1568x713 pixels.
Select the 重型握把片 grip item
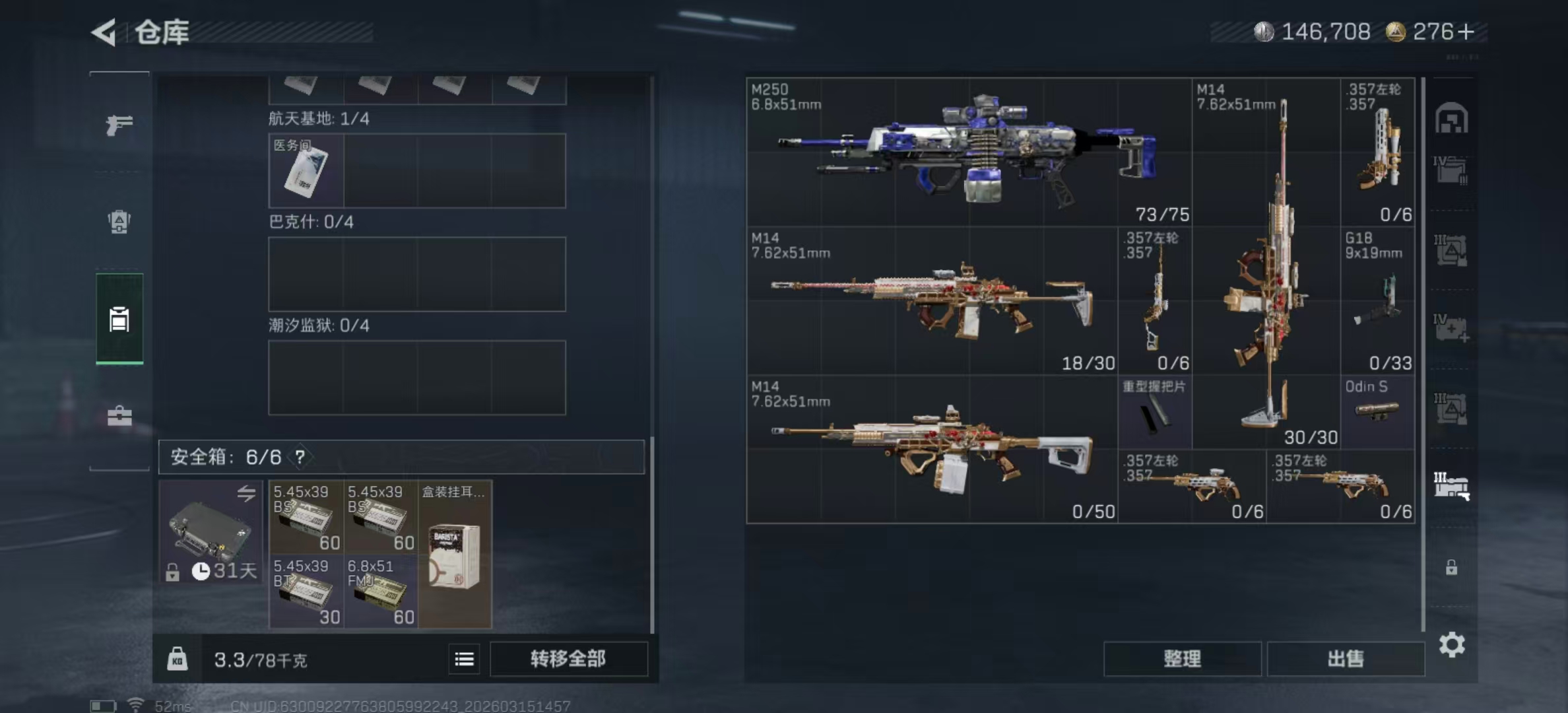click(1154, 412)
